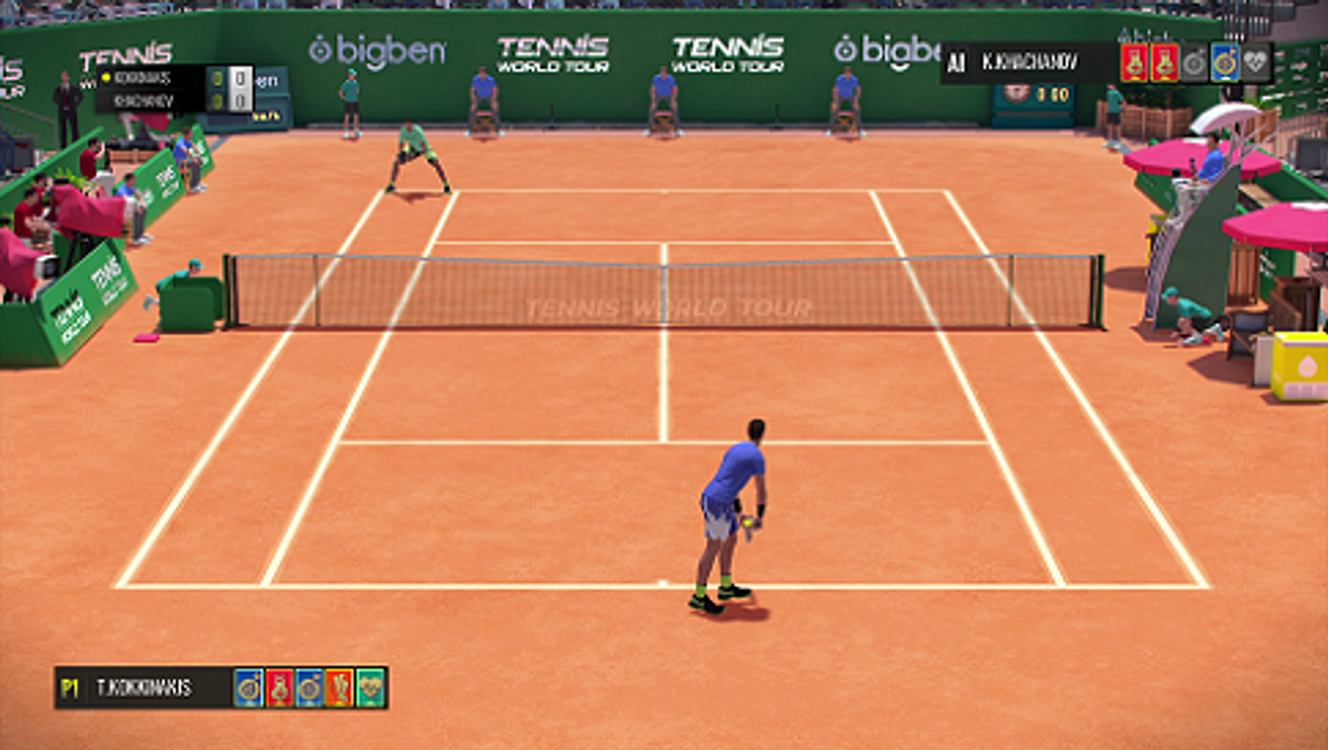Select Kokkinakis's second blue target card

click(x=308, y=687)
